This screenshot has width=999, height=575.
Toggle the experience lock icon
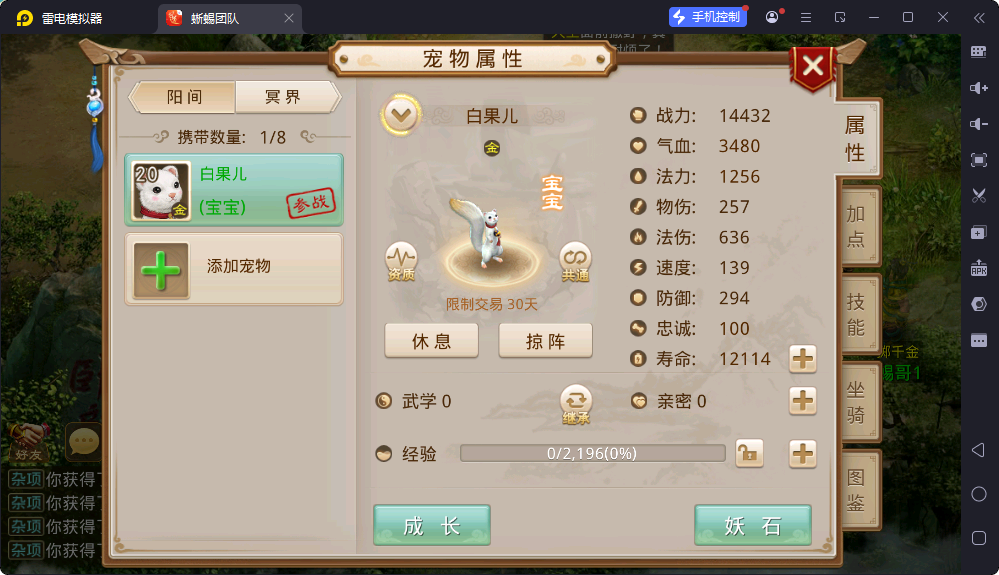(x=748, y=454)
